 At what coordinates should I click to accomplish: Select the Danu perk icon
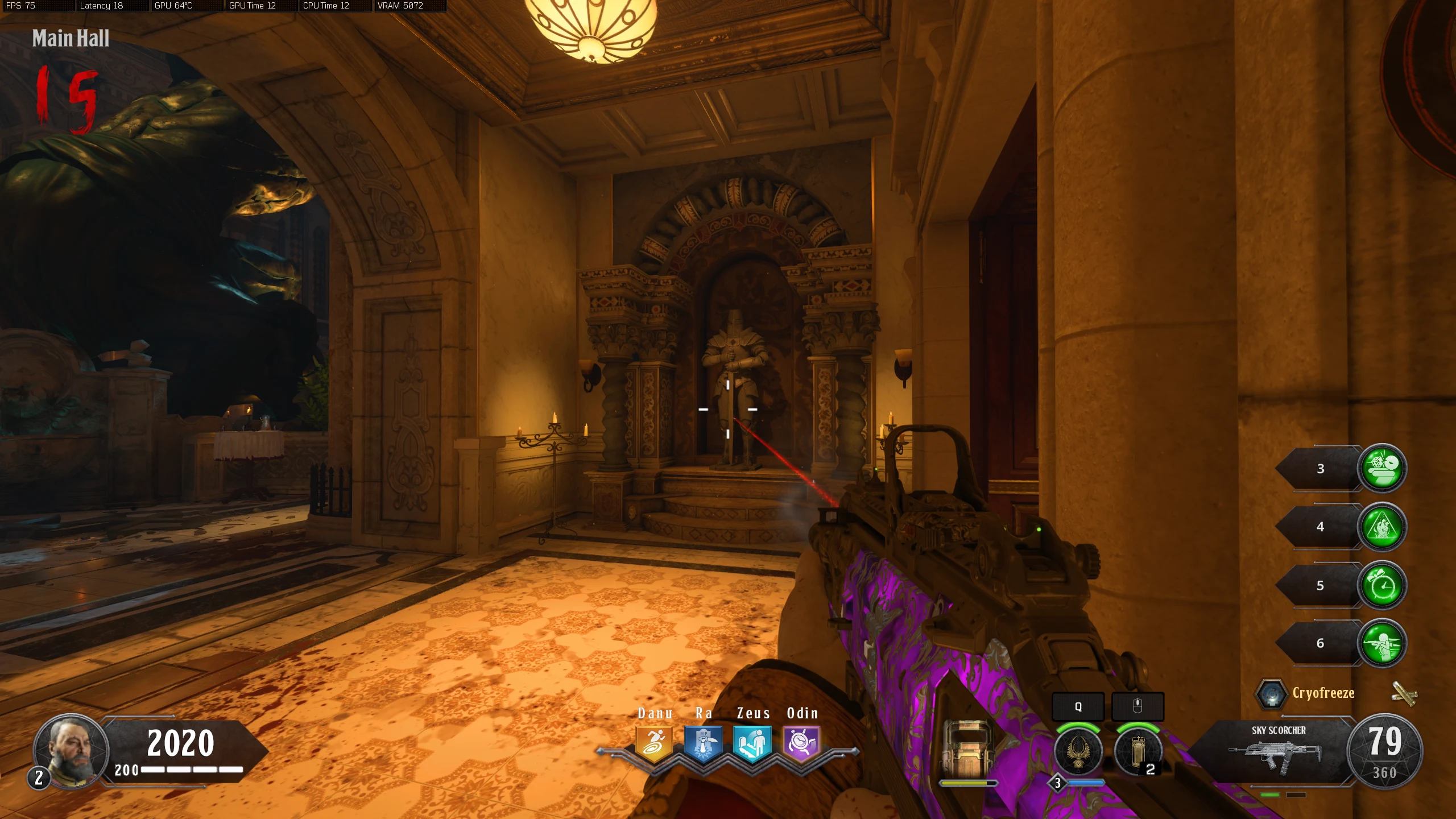coord(654,743)
